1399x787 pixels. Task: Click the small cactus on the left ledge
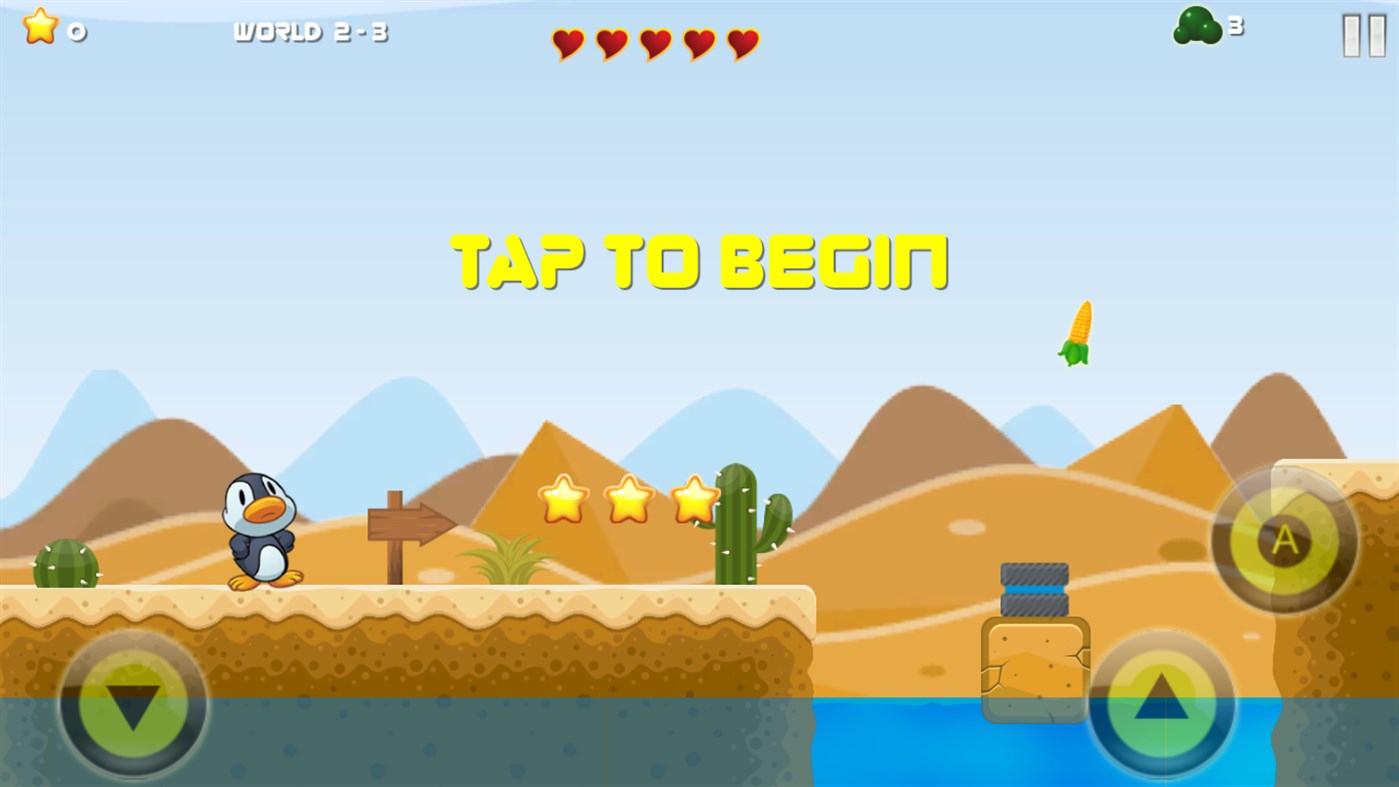[65, 565]
